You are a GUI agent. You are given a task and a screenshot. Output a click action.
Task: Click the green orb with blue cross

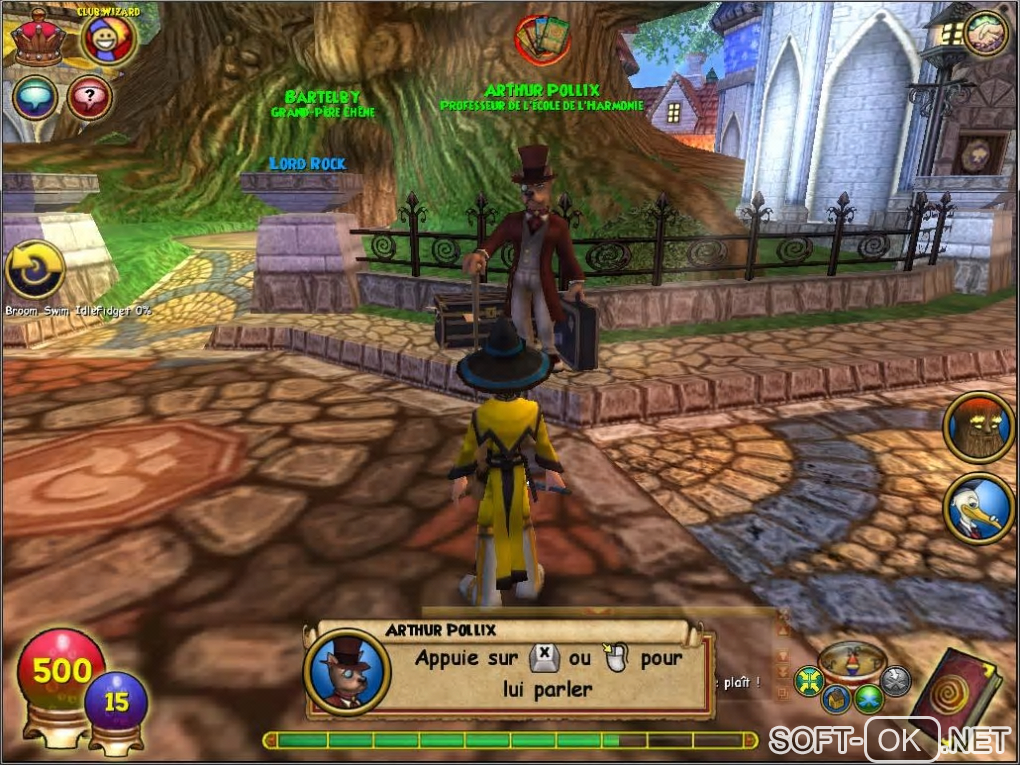pos(868,697)
